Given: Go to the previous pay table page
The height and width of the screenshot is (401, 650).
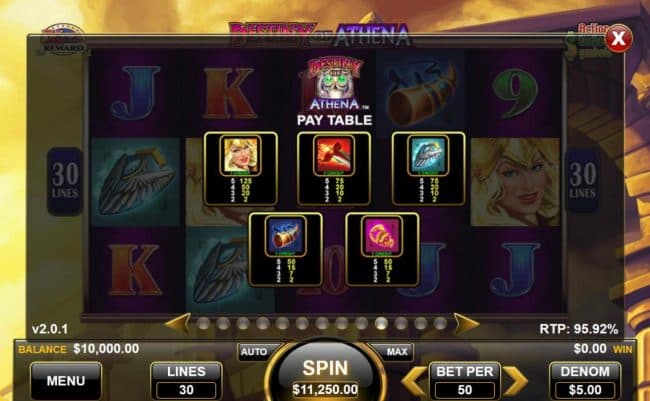Looking at the screenshot, I should point(177,323).
